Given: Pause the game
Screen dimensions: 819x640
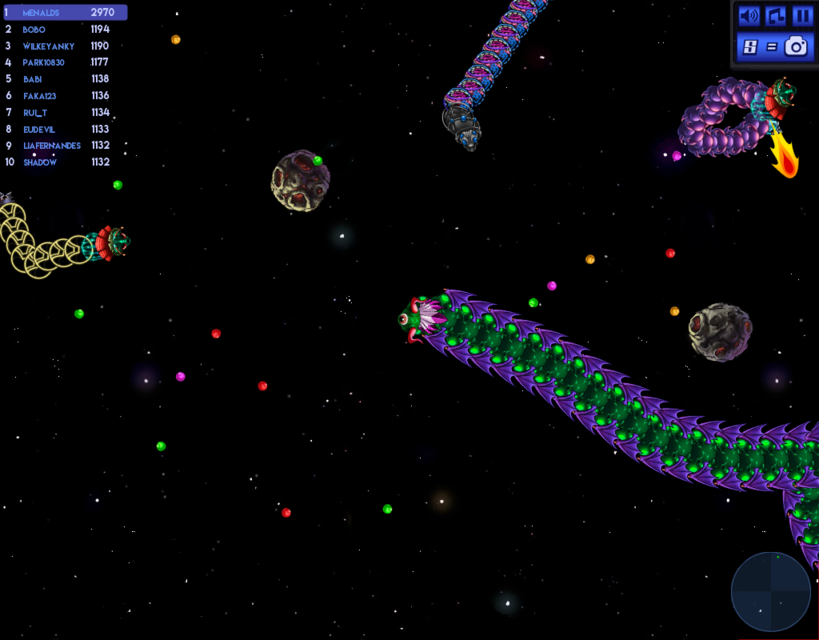Looking at the screenshot, I should click(802, 16).
